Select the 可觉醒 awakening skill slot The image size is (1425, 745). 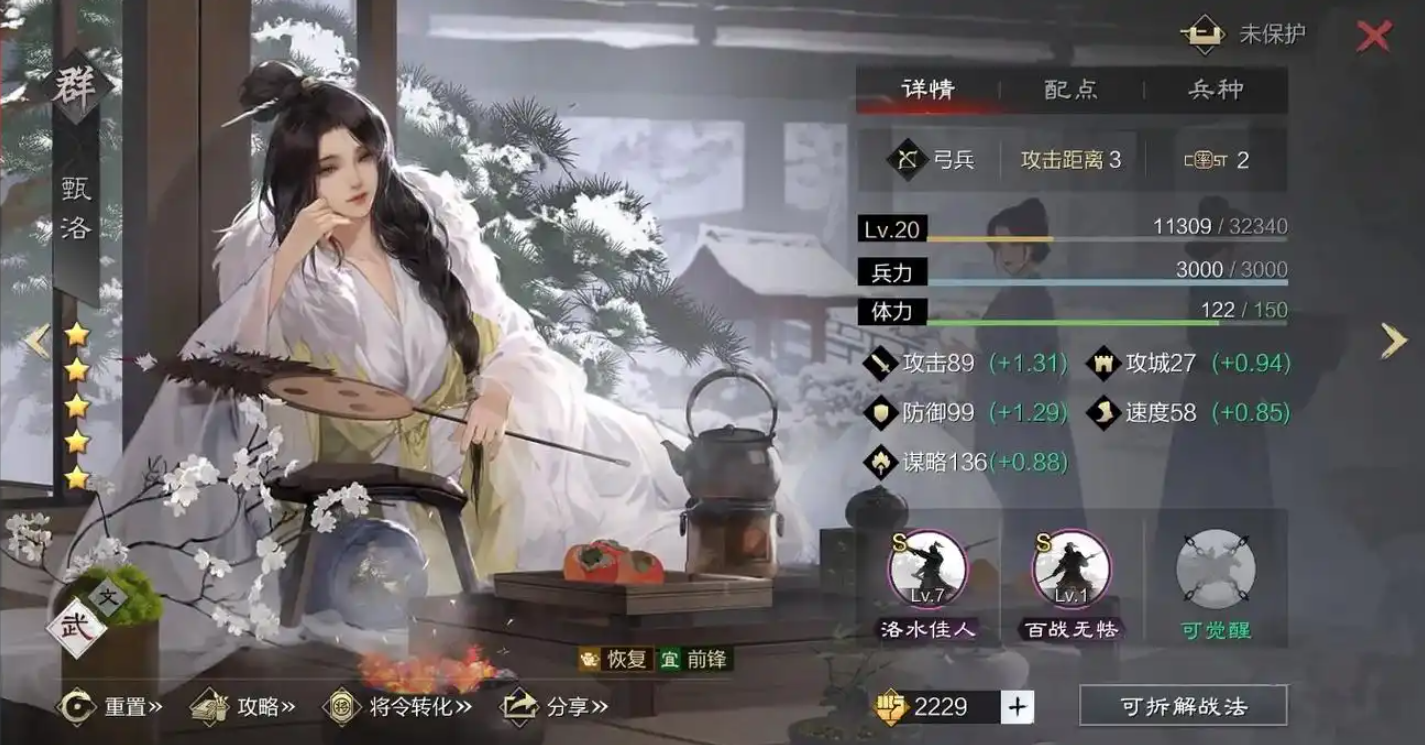point(1217,570)
